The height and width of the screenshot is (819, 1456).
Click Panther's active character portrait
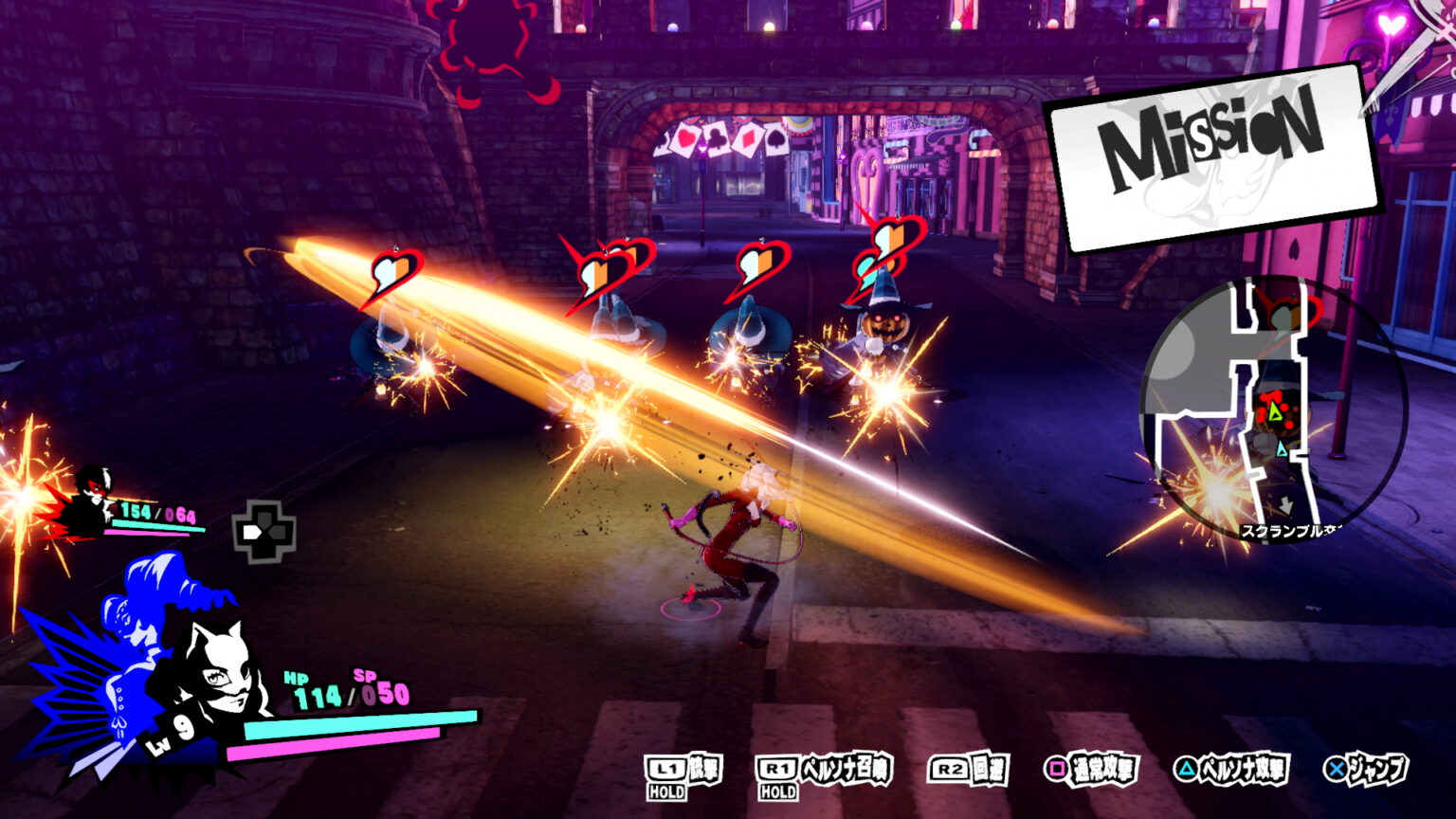(x=216, y=671)
